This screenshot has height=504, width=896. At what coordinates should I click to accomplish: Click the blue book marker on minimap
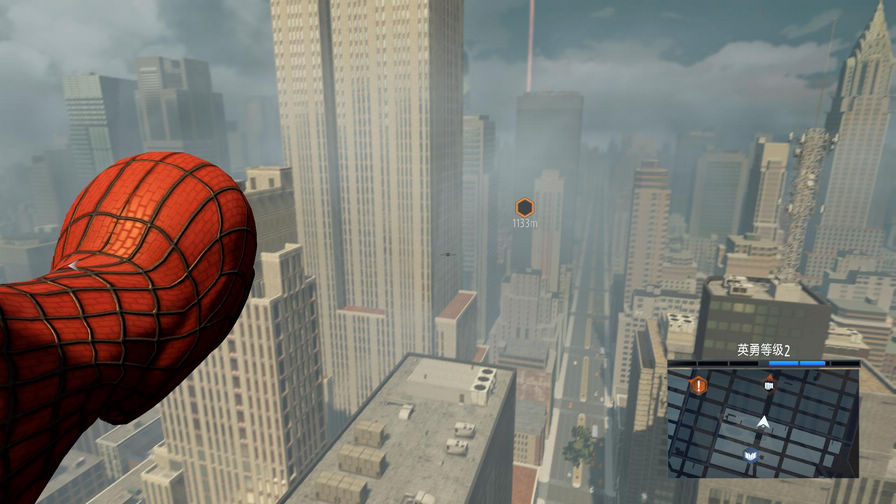pyautogui.click(x=750, y=456)
